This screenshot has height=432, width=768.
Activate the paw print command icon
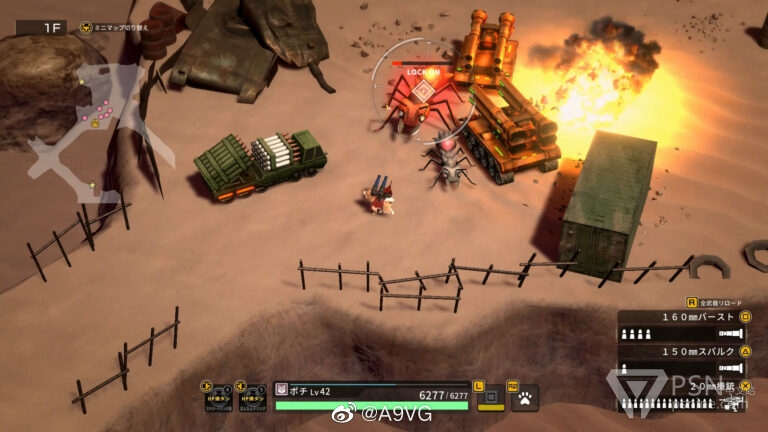click(x=524, y=398)
